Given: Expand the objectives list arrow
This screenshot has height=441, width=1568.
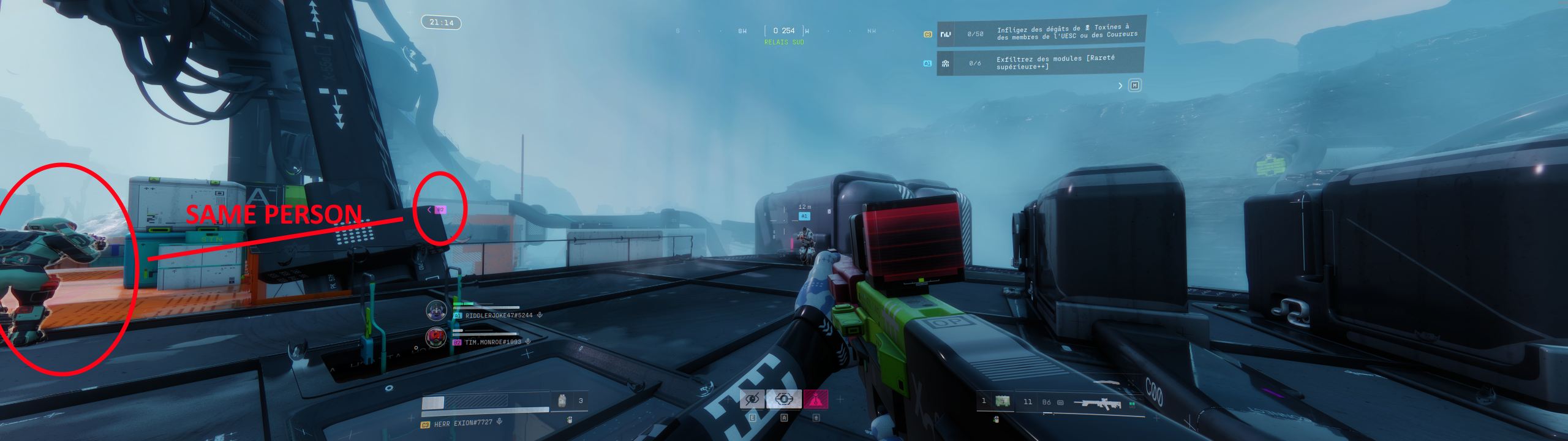Looking at the screenshot, I should coord(1120,86).
